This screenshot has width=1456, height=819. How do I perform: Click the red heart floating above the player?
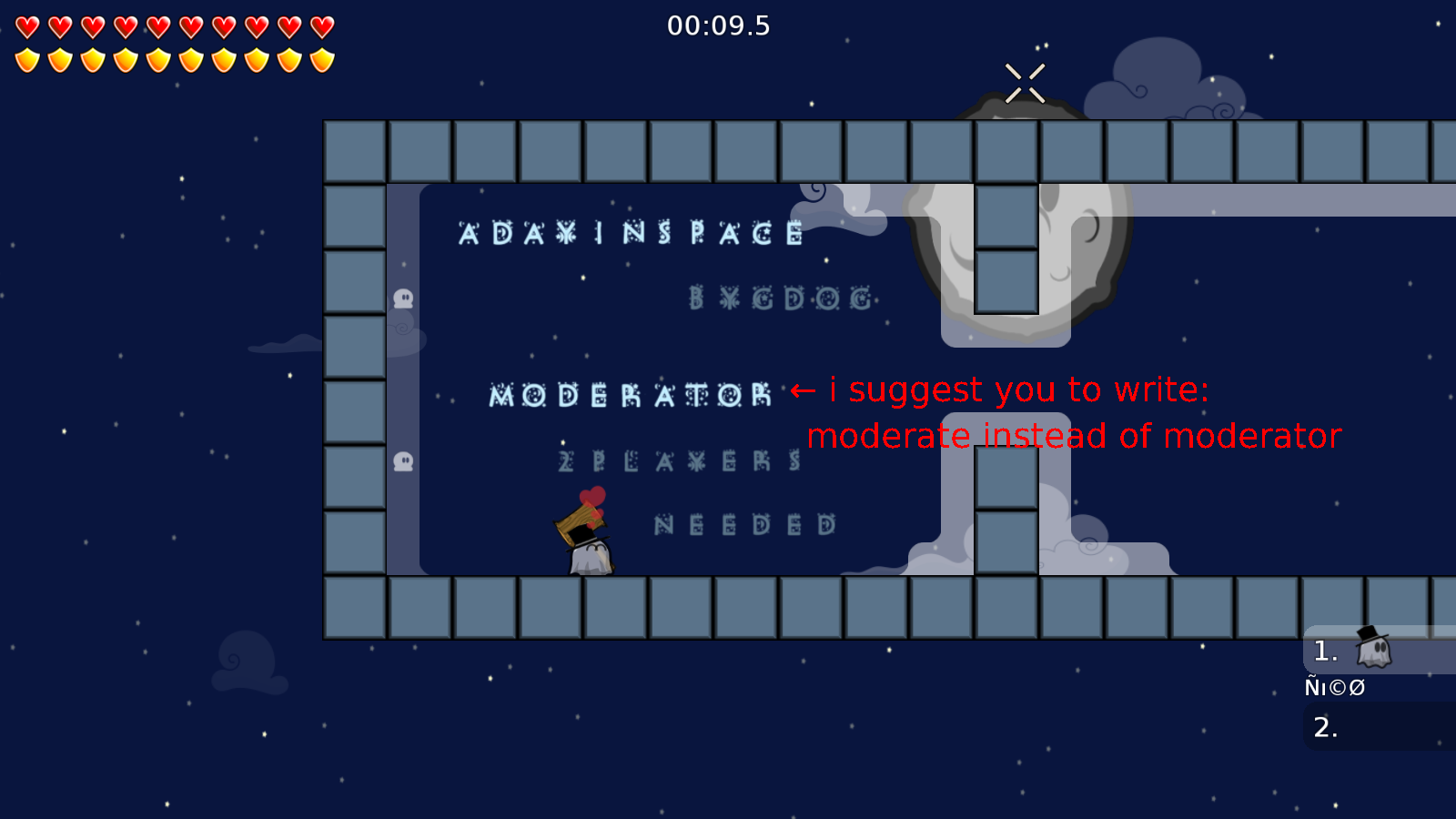coord(592,498)
